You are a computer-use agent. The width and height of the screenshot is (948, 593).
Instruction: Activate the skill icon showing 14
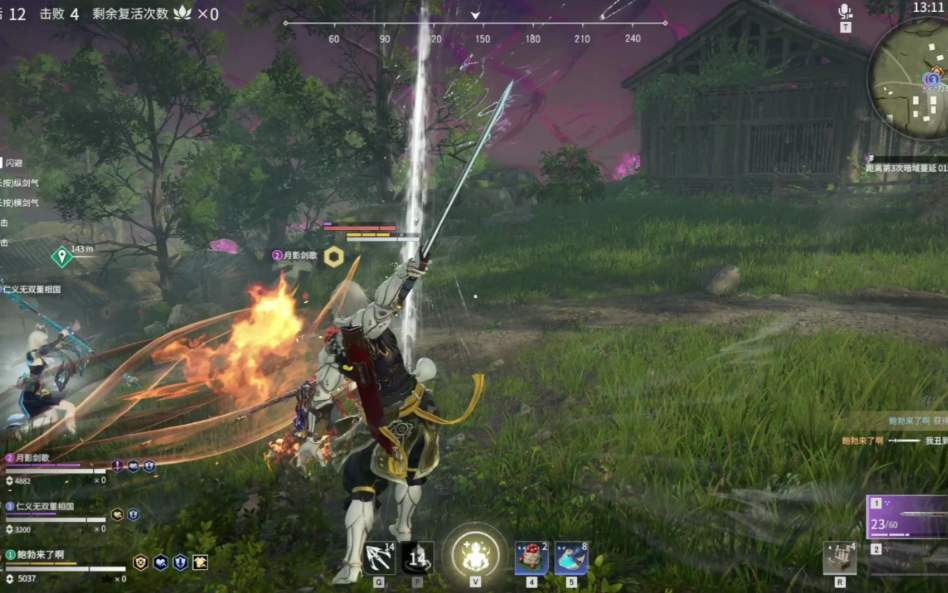tap(417, 557)
